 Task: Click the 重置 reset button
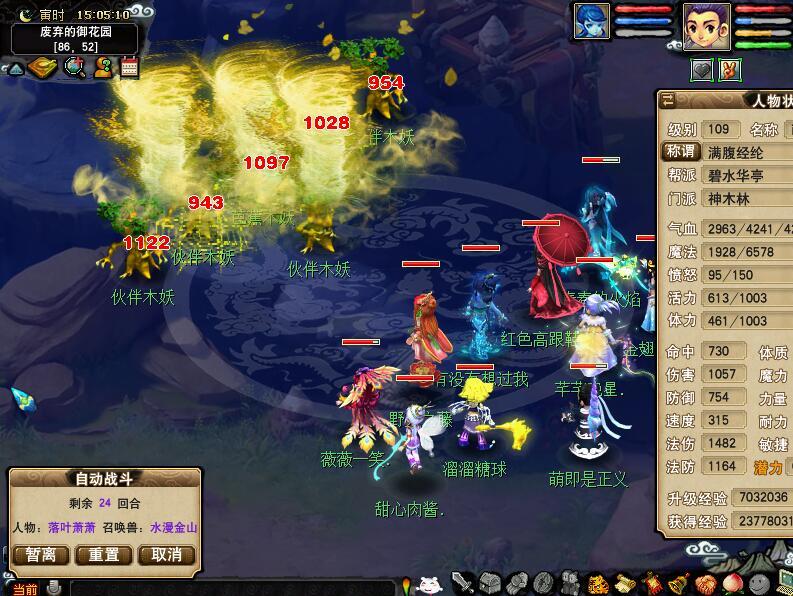pyautogui.click(x=104, y=555)
